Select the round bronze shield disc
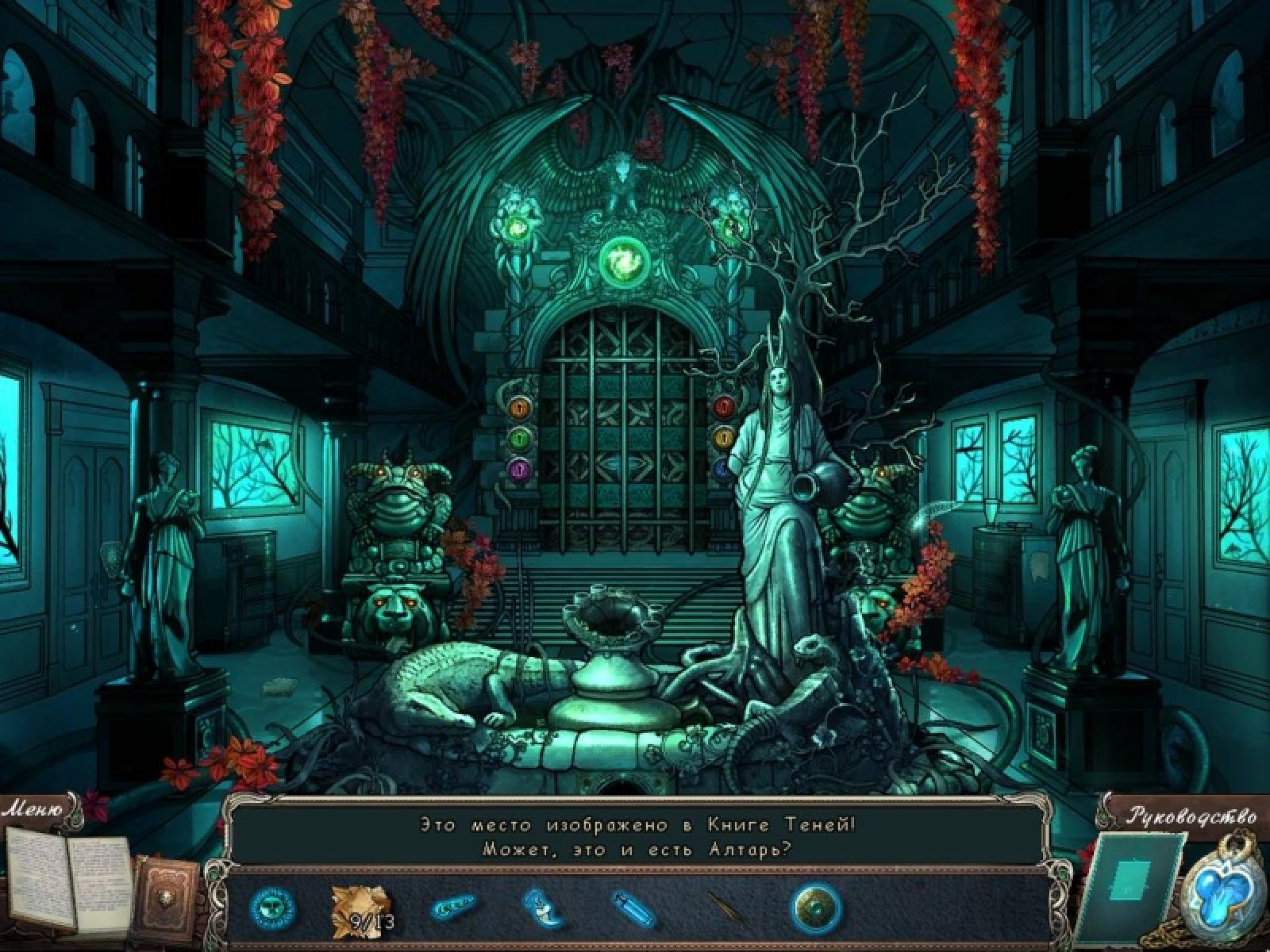 click(x=815, y=907)
